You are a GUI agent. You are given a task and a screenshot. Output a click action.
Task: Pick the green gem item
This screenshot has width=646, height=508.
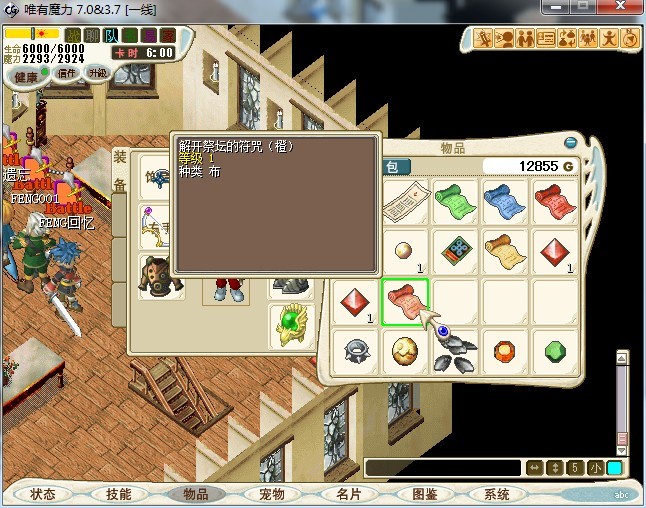(x=557, y=350)
